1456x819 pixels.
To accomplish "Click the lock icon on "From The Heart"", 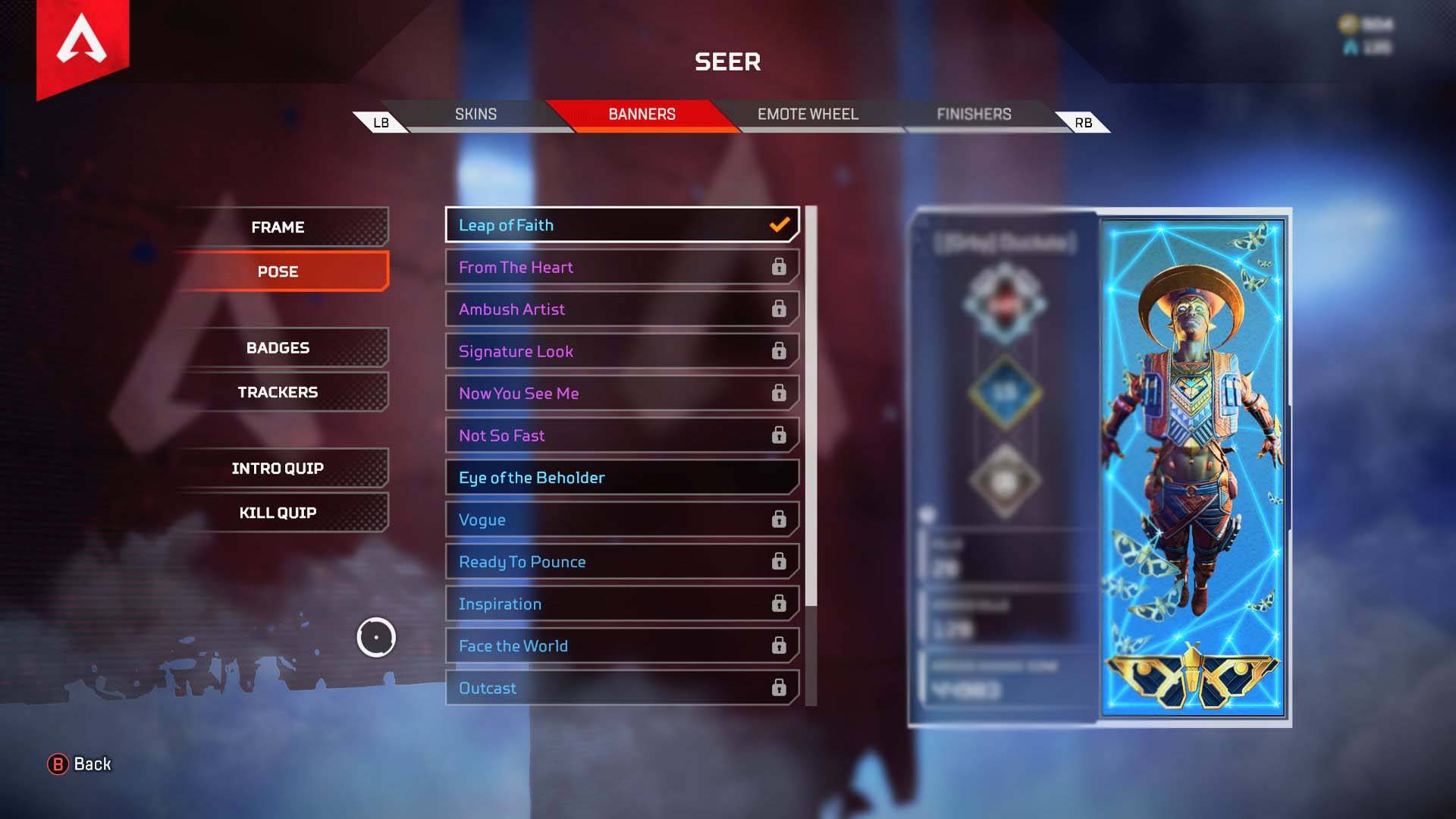I will (x=779, y=267).
